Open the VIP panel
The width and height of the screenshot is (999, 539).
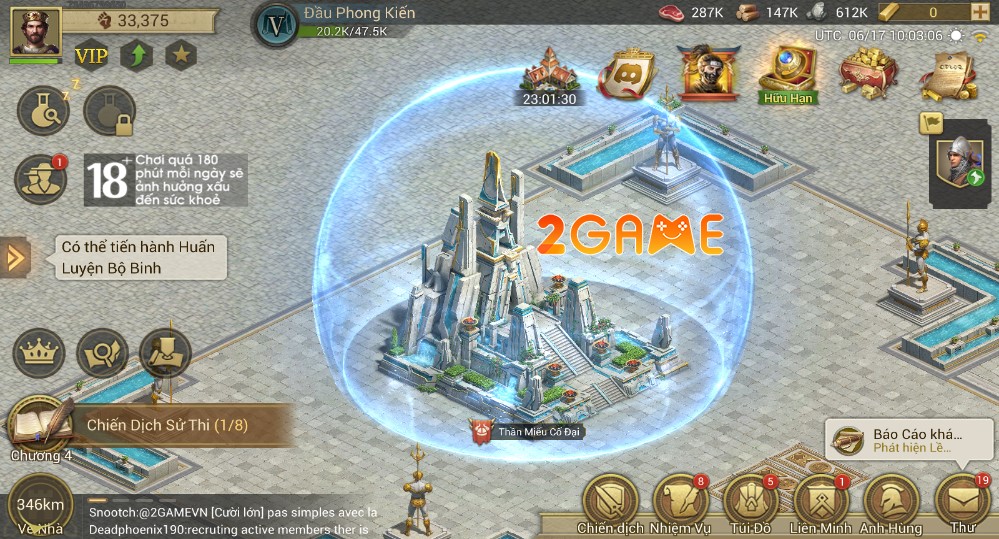pos(92,54)
